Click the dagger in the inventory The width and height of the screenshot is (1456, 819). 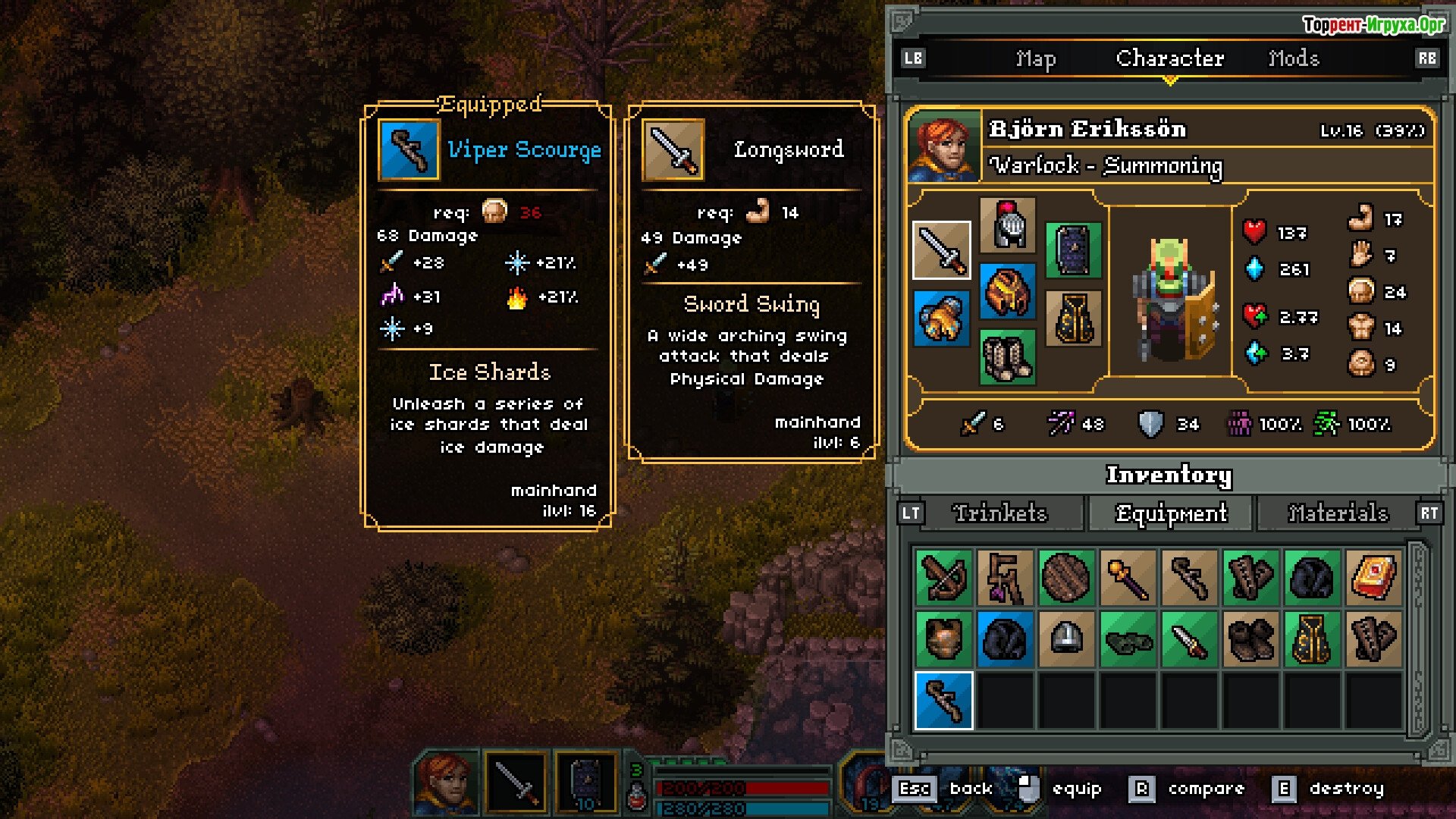pyautogui.click(x=1189, y=639)
